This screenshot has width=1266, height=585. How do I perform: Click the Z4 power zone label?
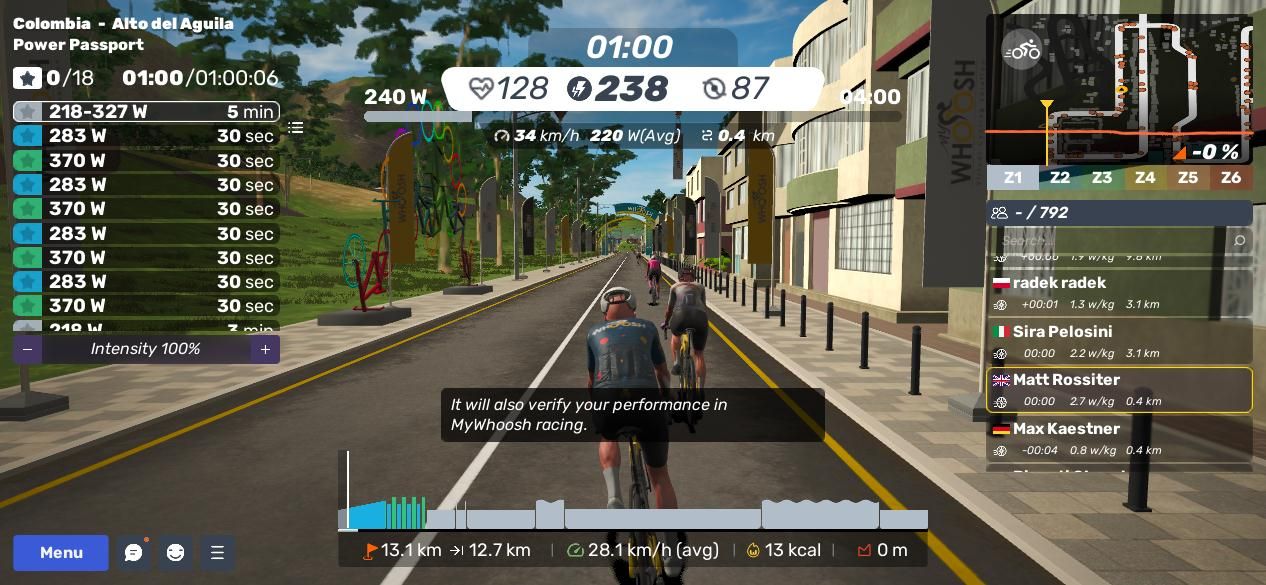pyautogui.click(x=1145, y=178)
